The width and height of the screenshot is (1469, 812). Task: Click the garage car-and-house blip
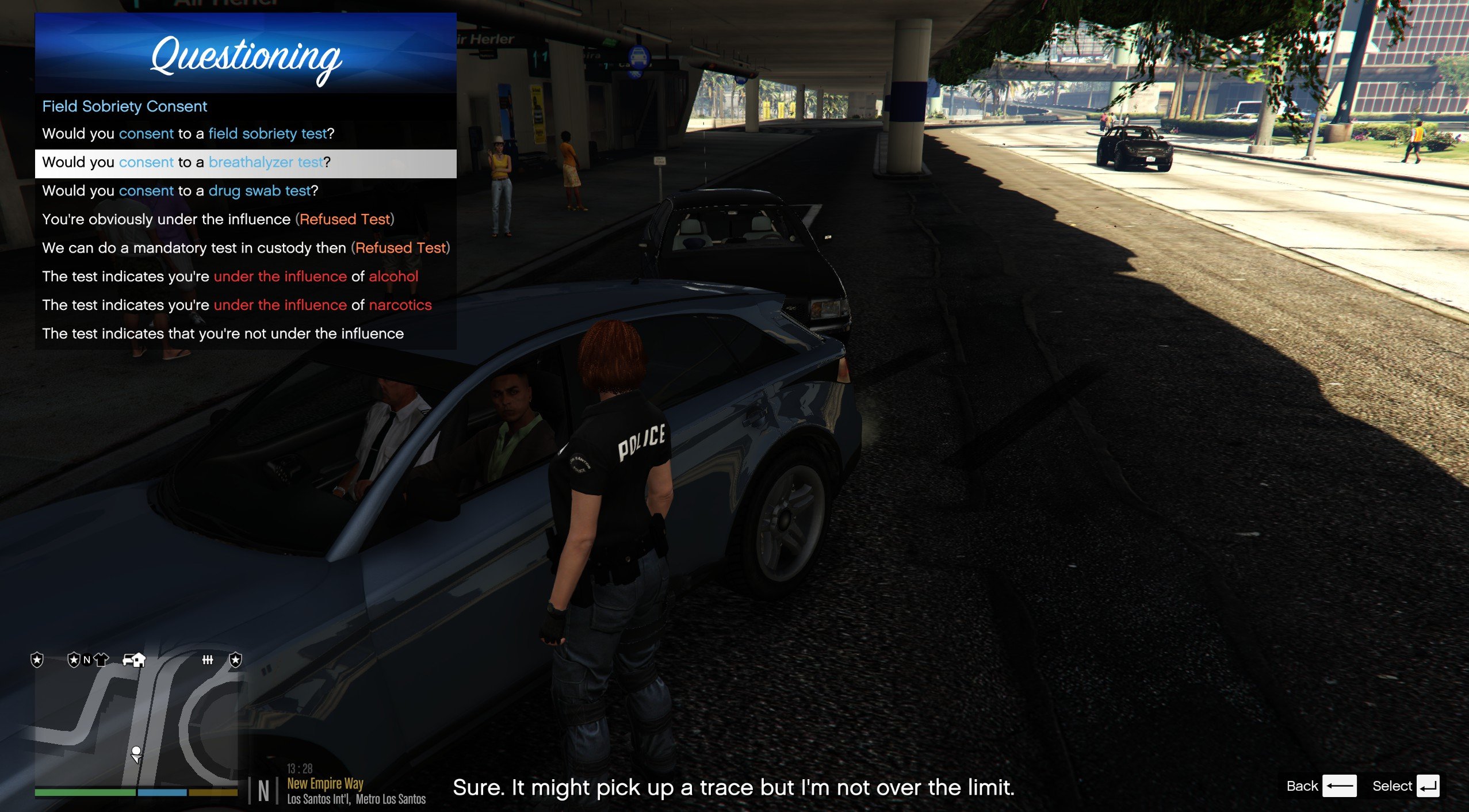point(134,660)
